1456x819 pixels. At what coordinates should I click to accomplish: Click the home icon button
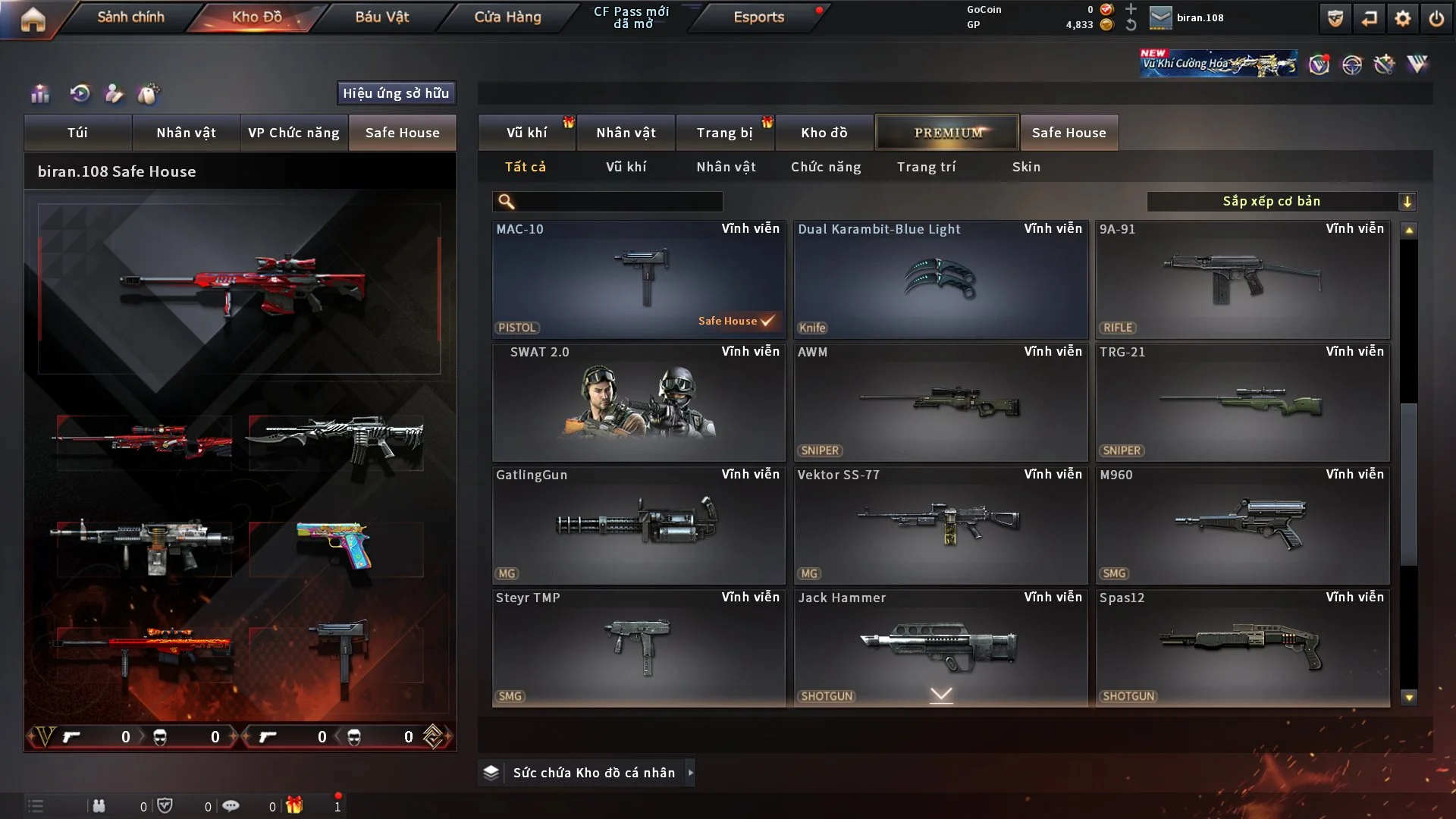coord(33,19)
